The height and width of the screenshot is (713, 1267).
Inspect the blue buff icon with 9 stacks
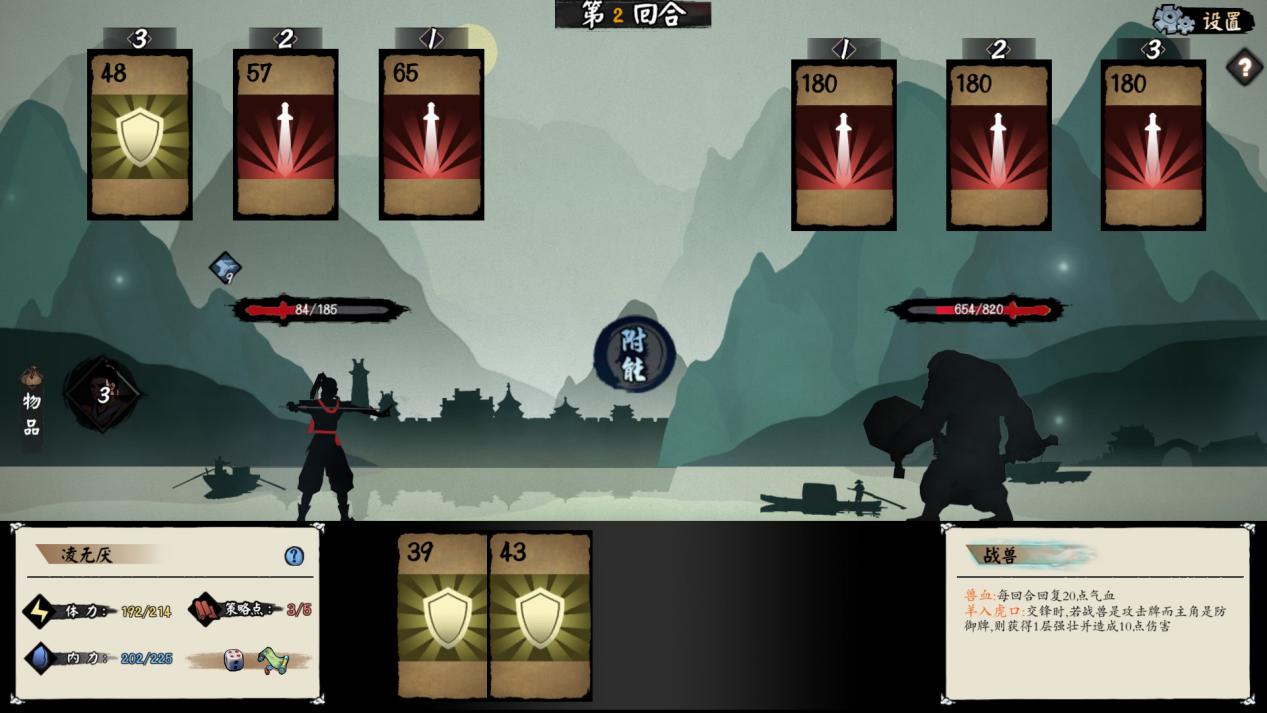[x=225, y=267]
